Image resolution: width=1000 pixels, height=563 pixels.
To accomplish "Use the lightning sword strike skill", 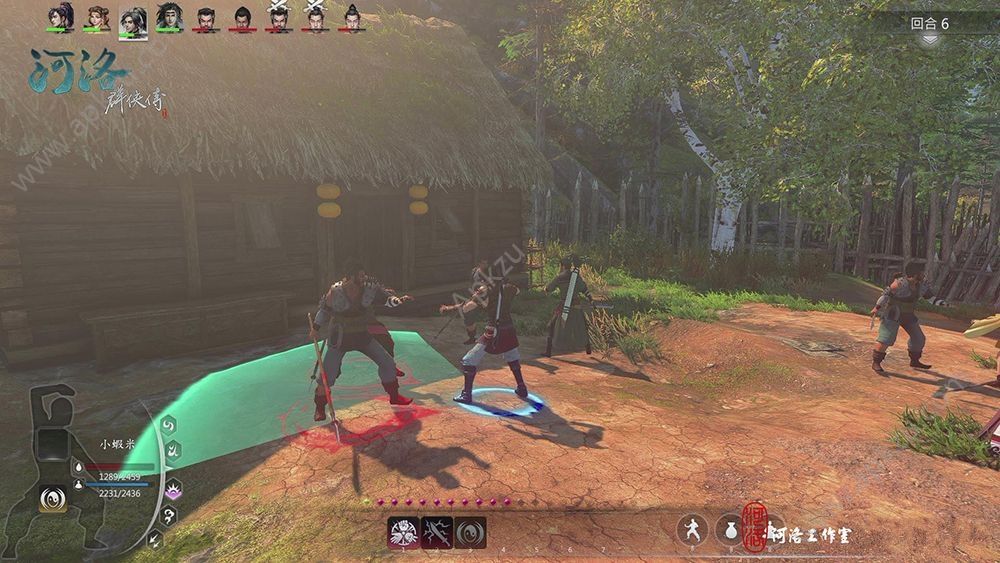I will pyautogui.click(x=437, y=532).
